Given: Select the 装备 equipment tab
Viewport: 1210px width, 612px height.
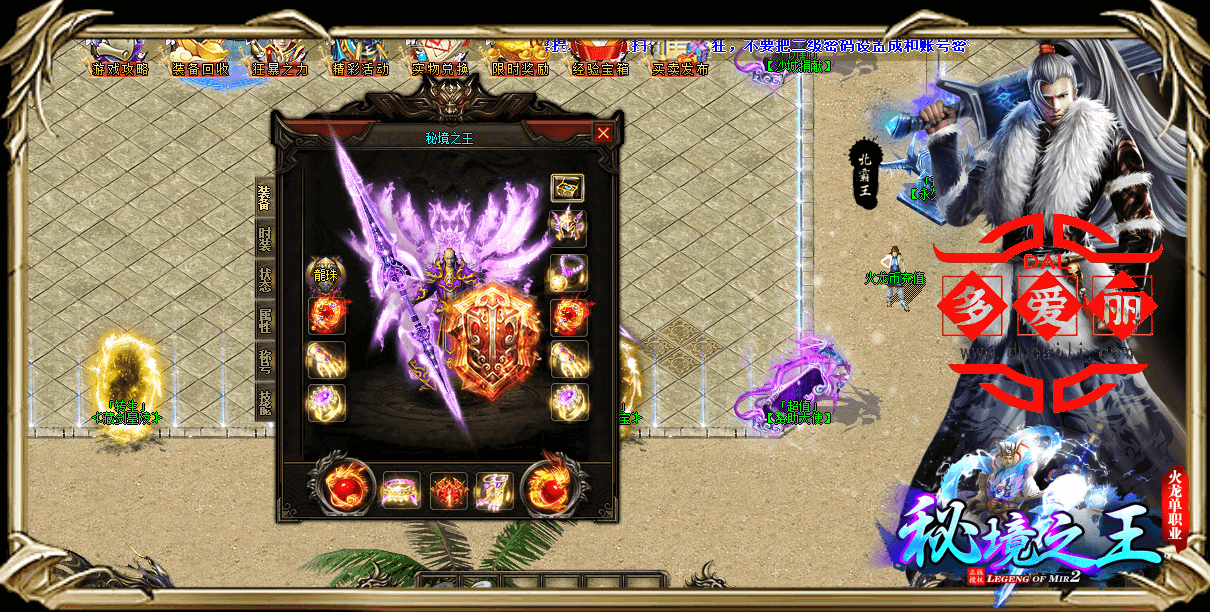Looking at the screenshot, I should pos(264,198).
